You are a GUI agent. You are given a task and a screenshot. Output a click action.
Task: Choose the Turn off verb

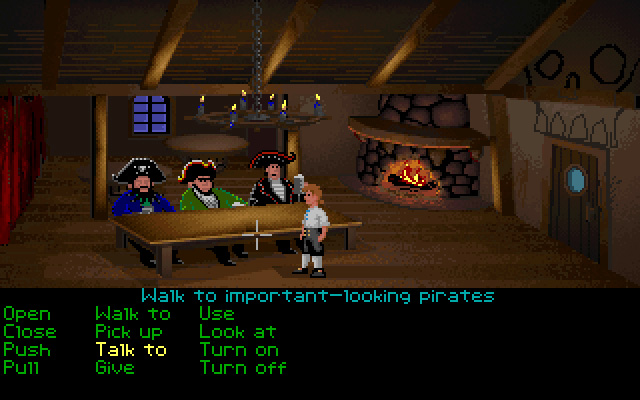242,368
